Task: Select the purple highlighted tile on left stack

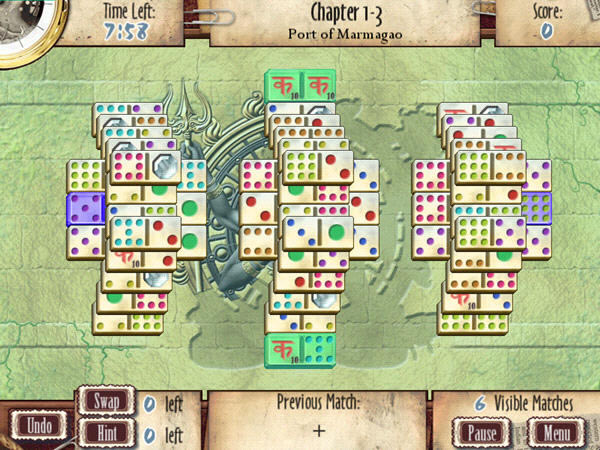Action: pos(85,209)
